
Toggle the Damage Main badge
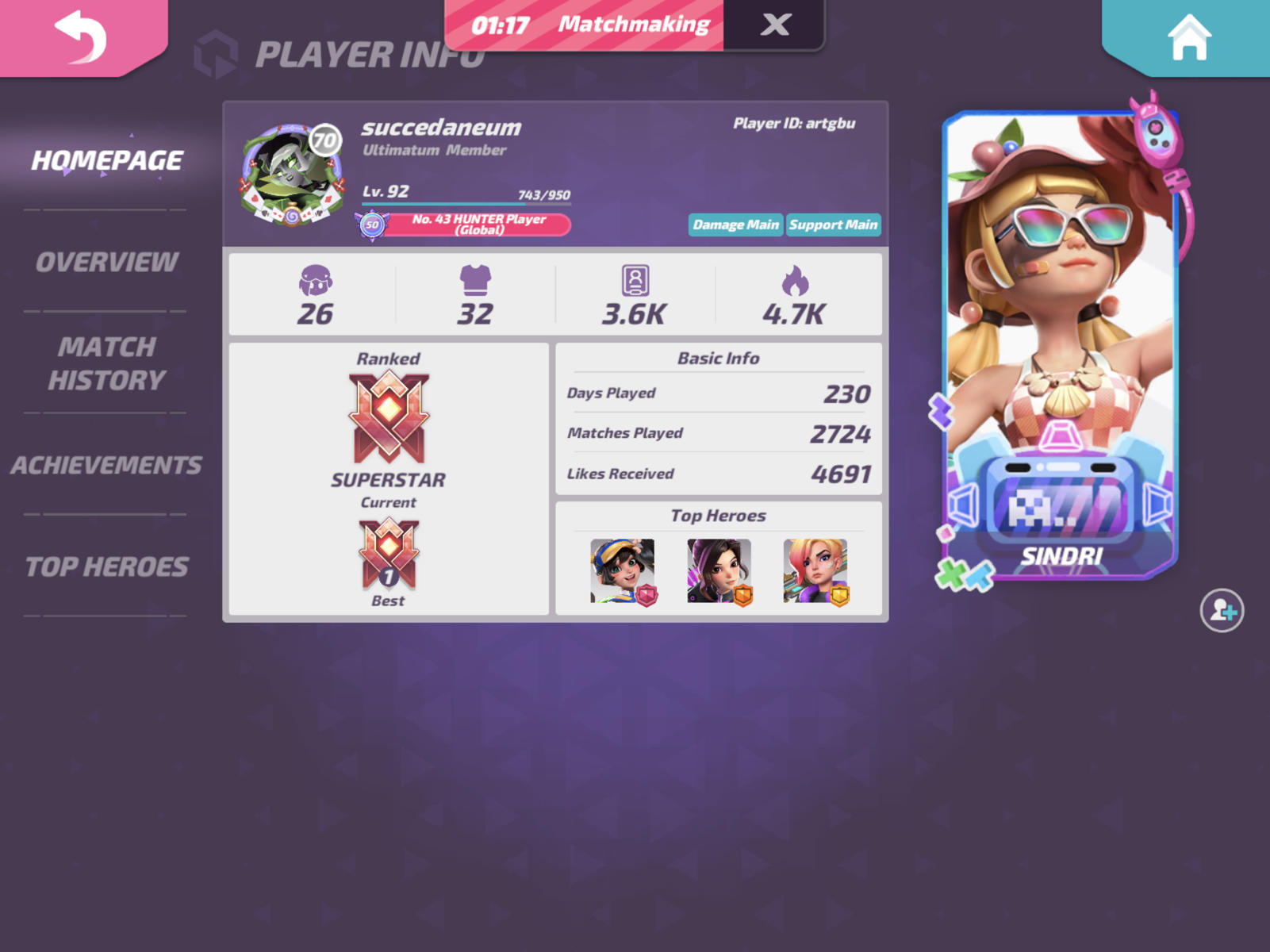click(x=735, y=225)
